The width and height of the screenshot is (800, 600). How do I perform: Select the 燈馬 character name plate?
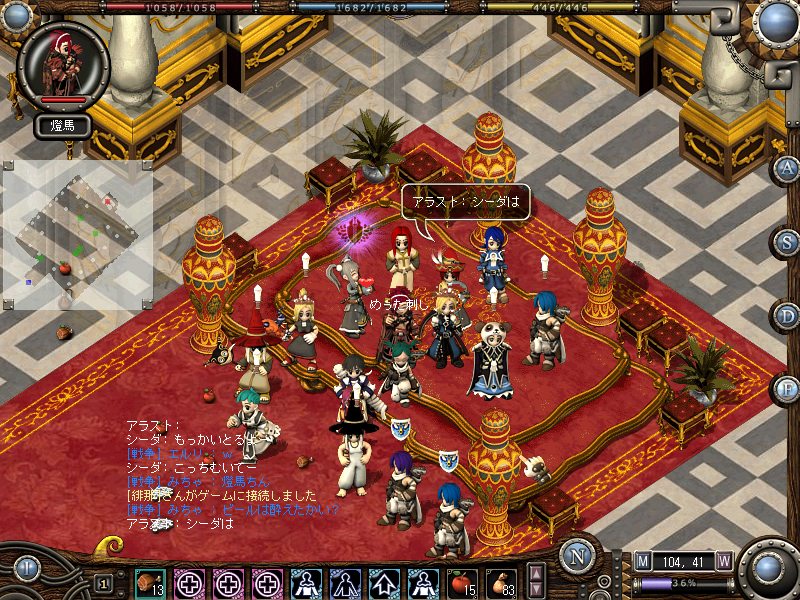[64, 125]
